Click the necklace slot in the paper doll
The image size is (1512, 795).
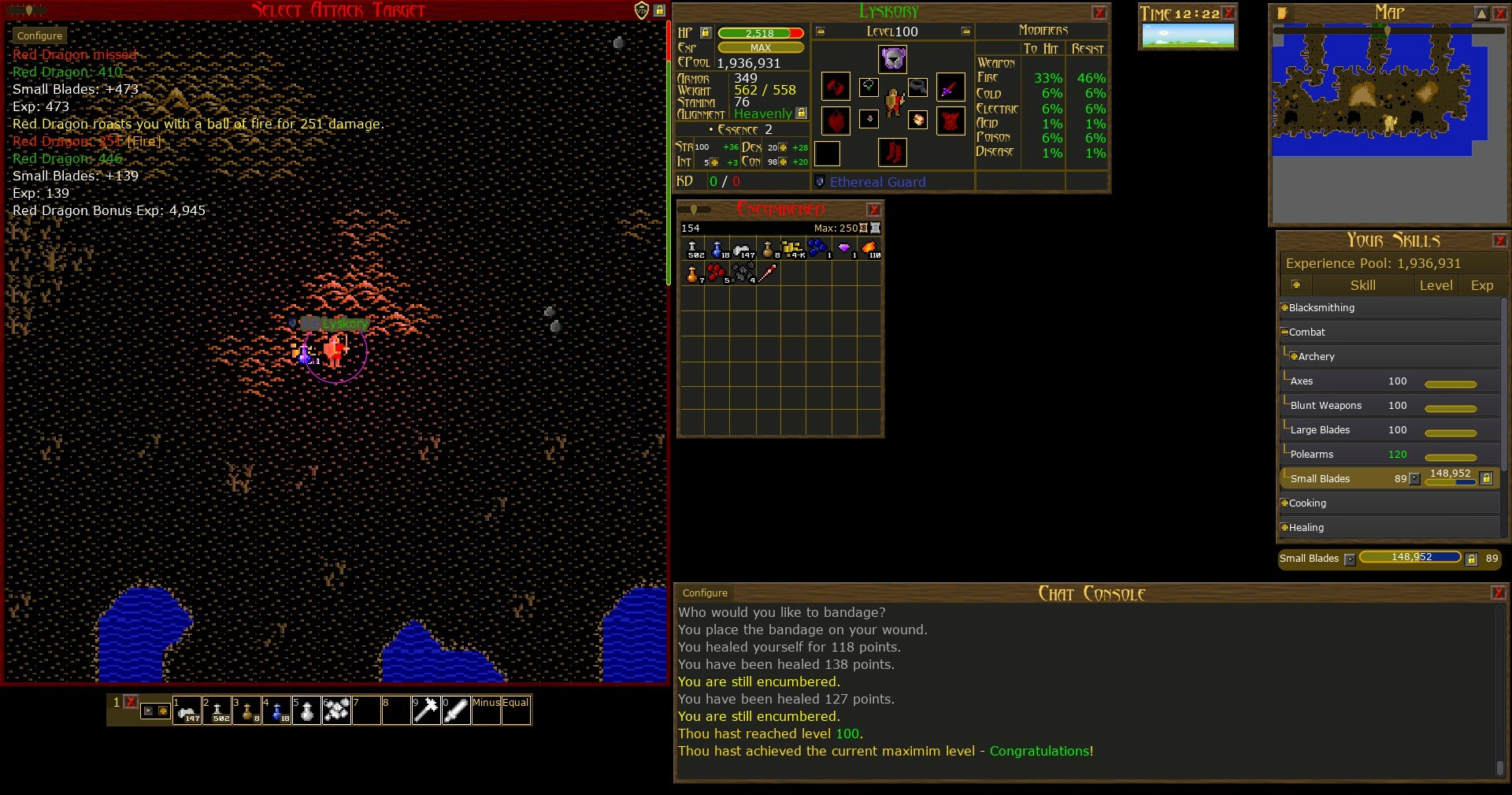869,87
